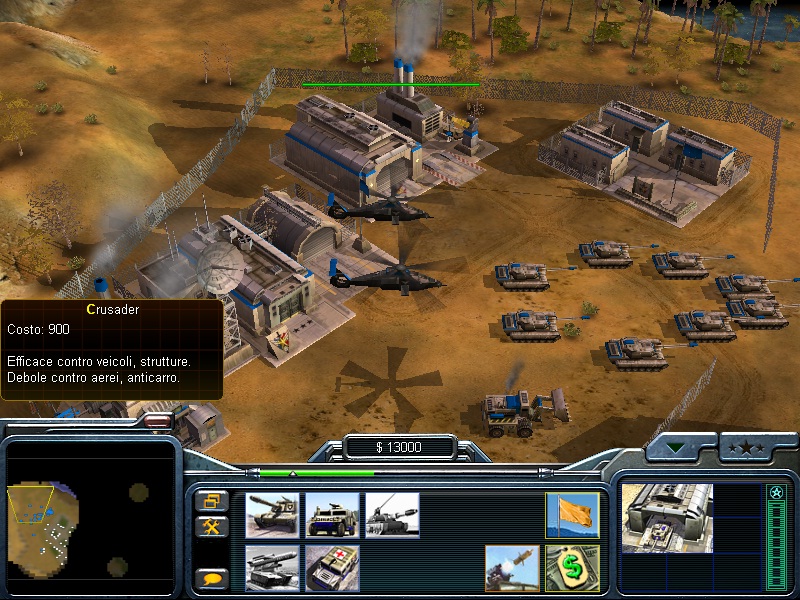Screen dimensions: 800x600
Task: Build a Tomahawk missile launcher
Action: point(272,568)
